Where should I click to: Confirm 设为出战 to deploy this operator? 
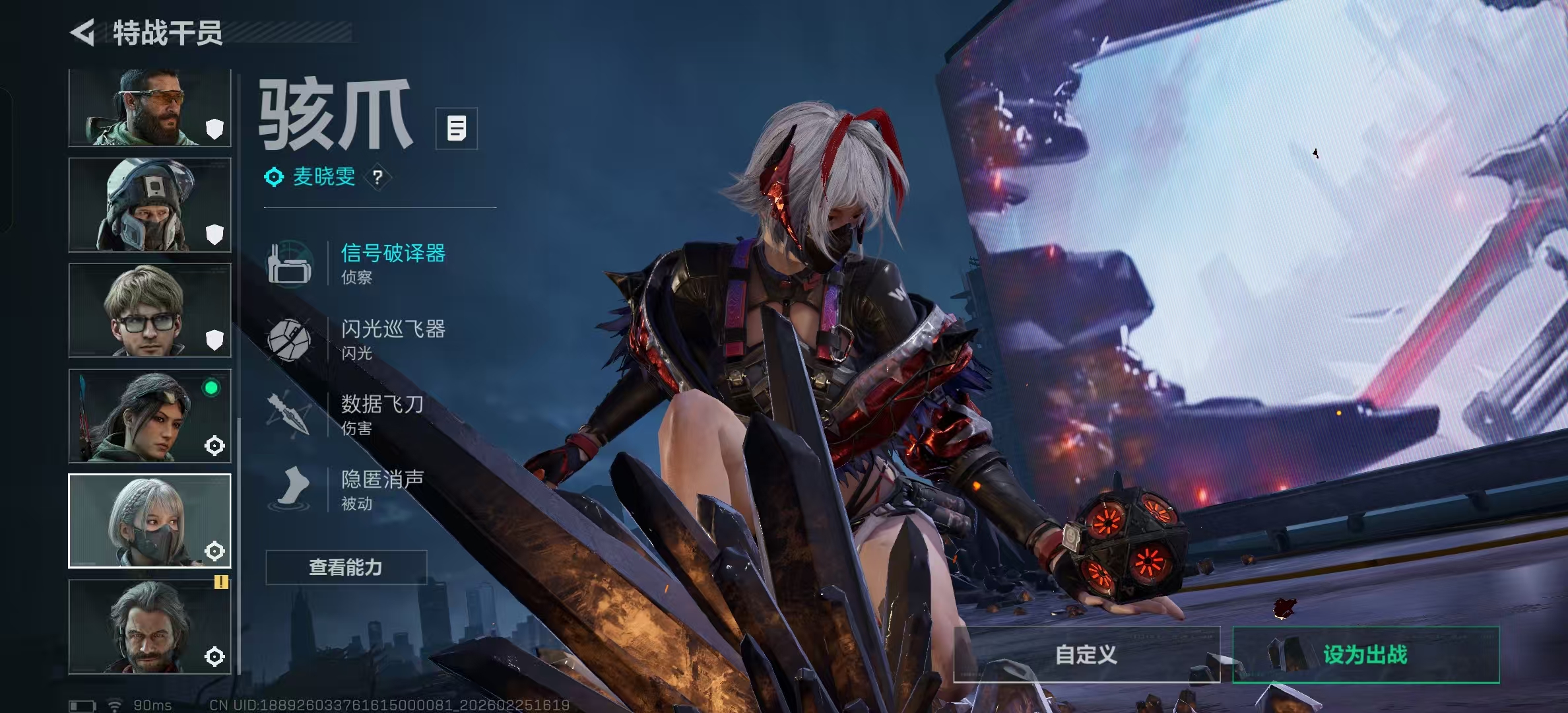click(x=1365, y=654)
